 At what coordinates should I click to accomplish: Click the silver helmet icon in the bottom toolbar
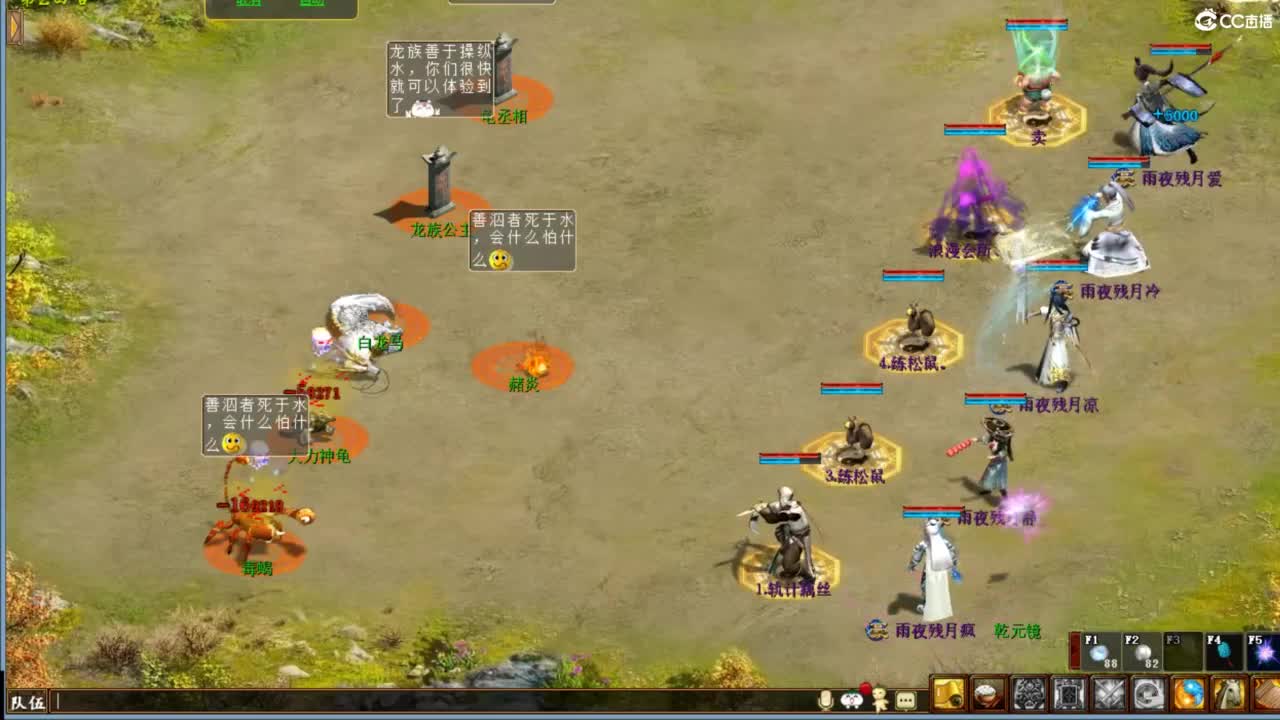(1149, 694)
